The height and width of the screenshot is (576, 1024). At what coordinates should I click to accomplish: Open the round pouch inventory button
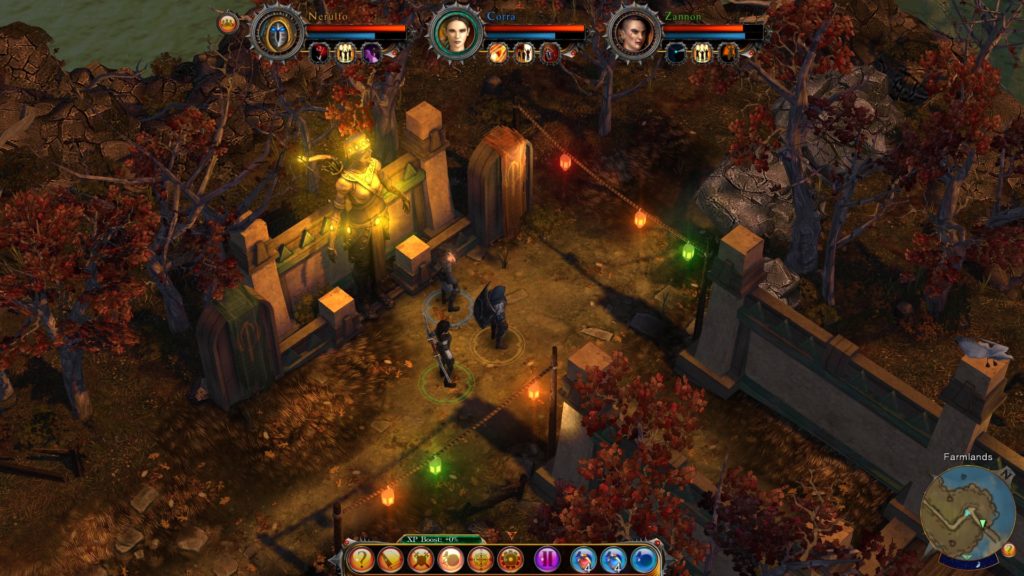[x=451, y=559]
